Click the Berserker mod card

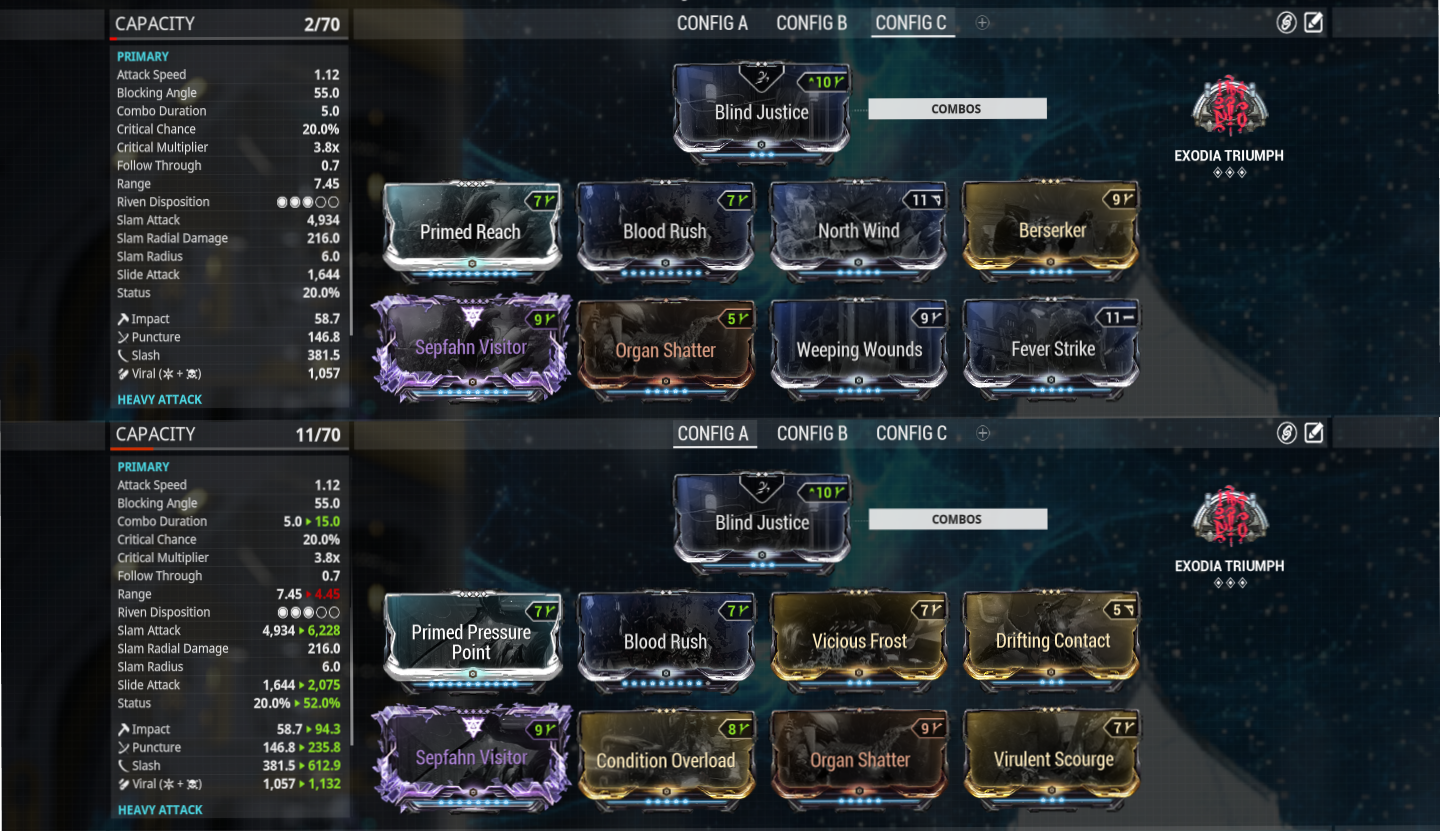click(x=1050, y=231)
